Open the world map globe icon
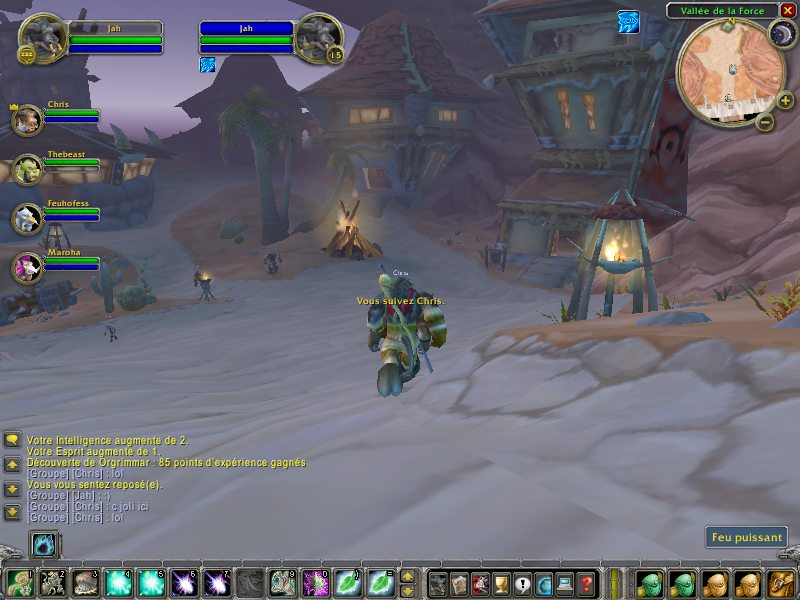The height and width of the screenshot is (600, 800). pyautogui.click(x=544, y=583)
